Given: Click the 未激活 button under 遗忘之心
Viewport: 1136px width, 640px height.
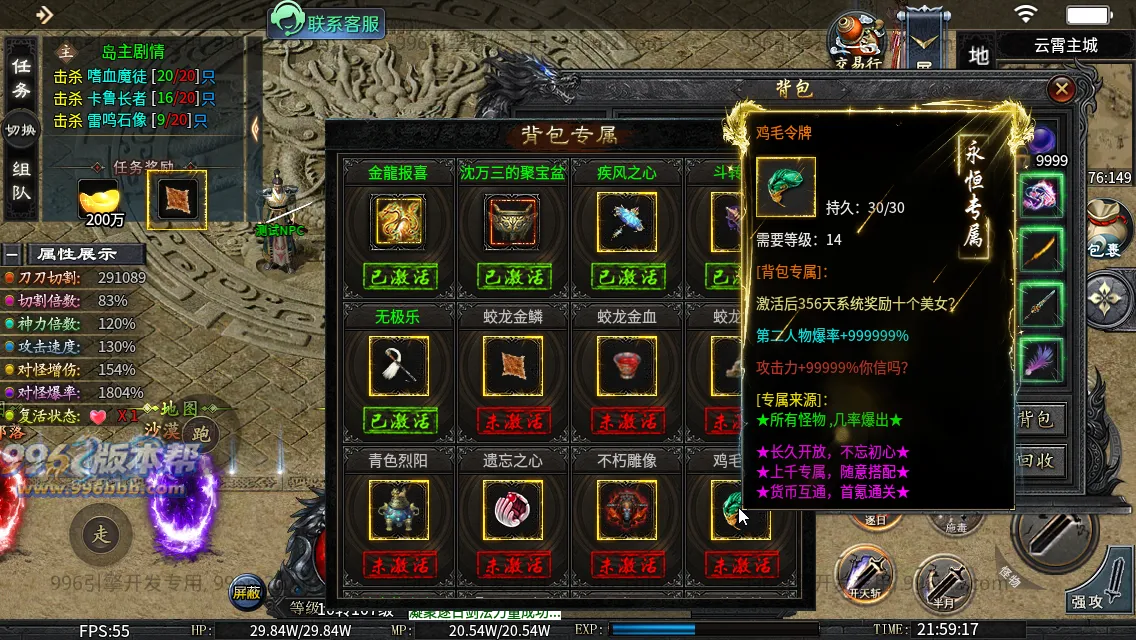Looking at the screenshot, I should [x=512, y=564].
